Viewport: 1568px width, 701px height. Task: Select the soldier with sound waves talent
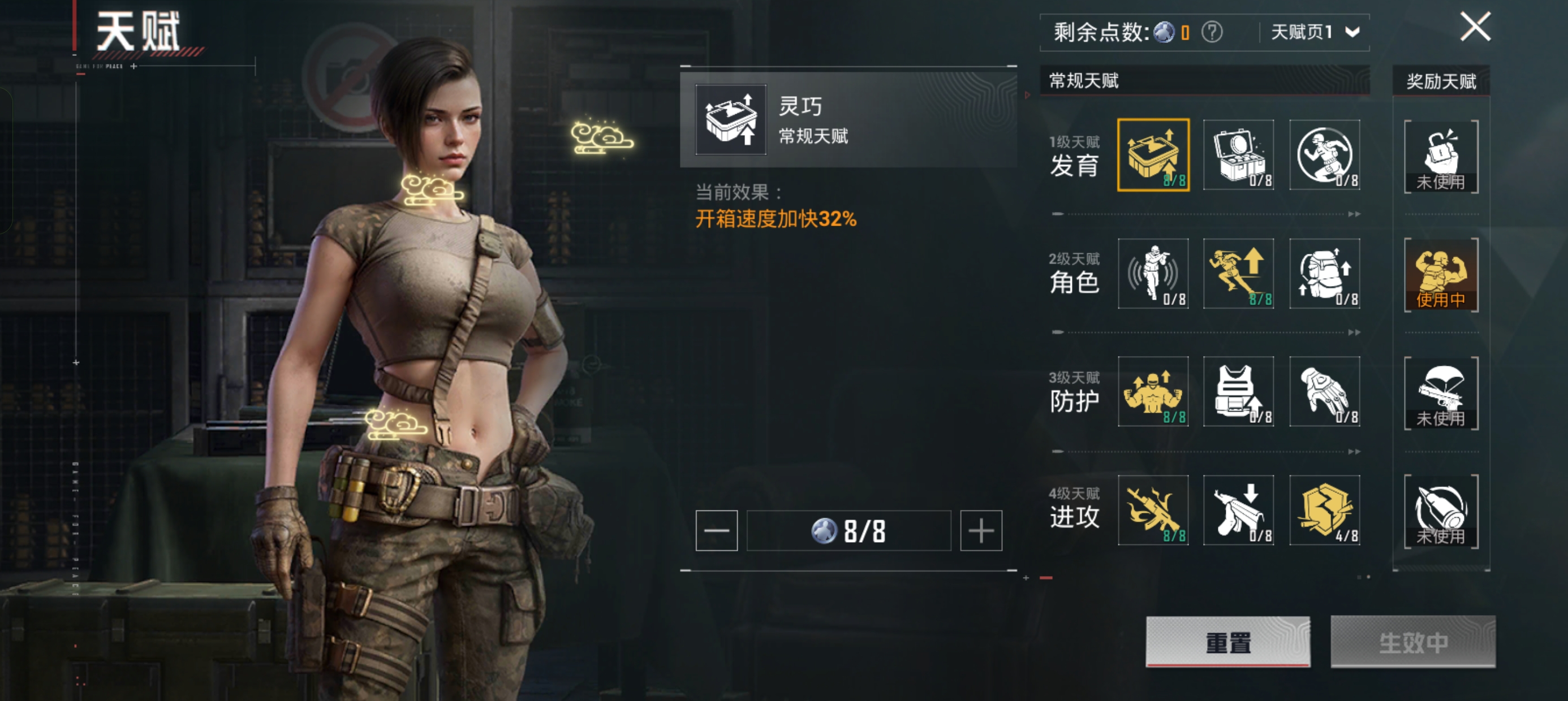(1153, 274)
